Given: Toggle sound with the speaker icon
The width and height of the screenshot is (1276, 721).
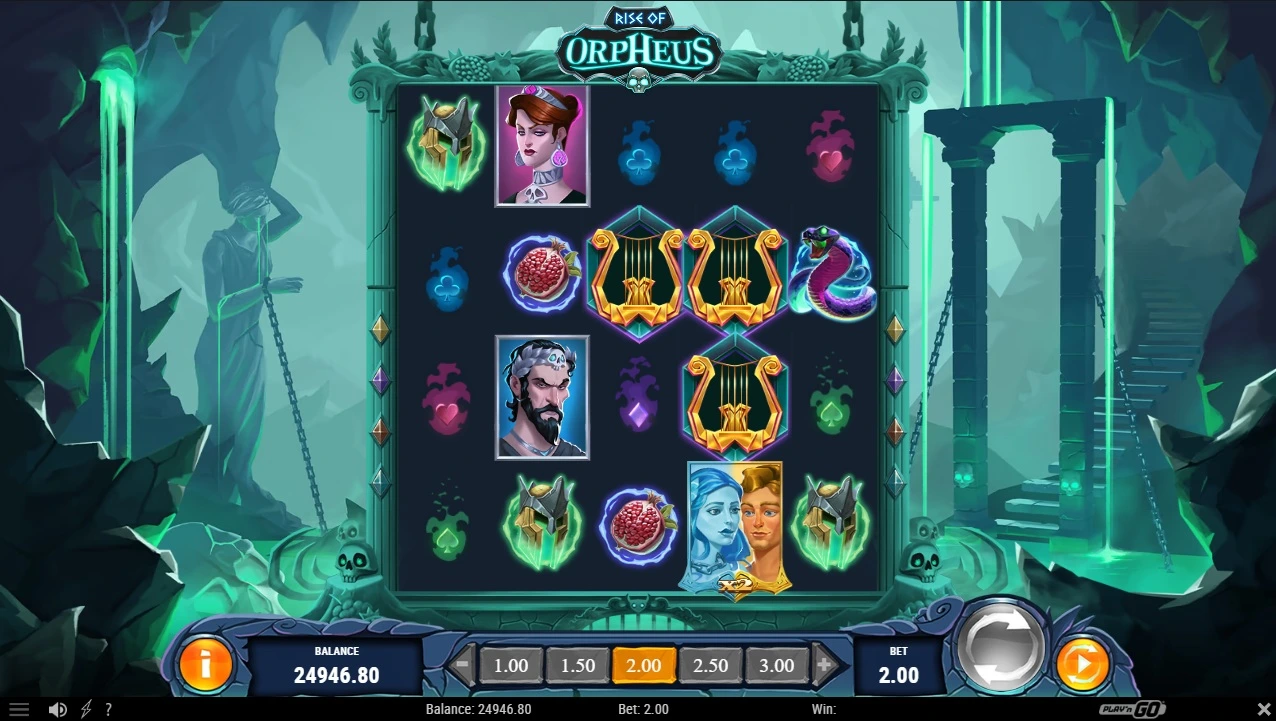Looking at the screenshot, I should pyautogui.click(x=58, y=710).
